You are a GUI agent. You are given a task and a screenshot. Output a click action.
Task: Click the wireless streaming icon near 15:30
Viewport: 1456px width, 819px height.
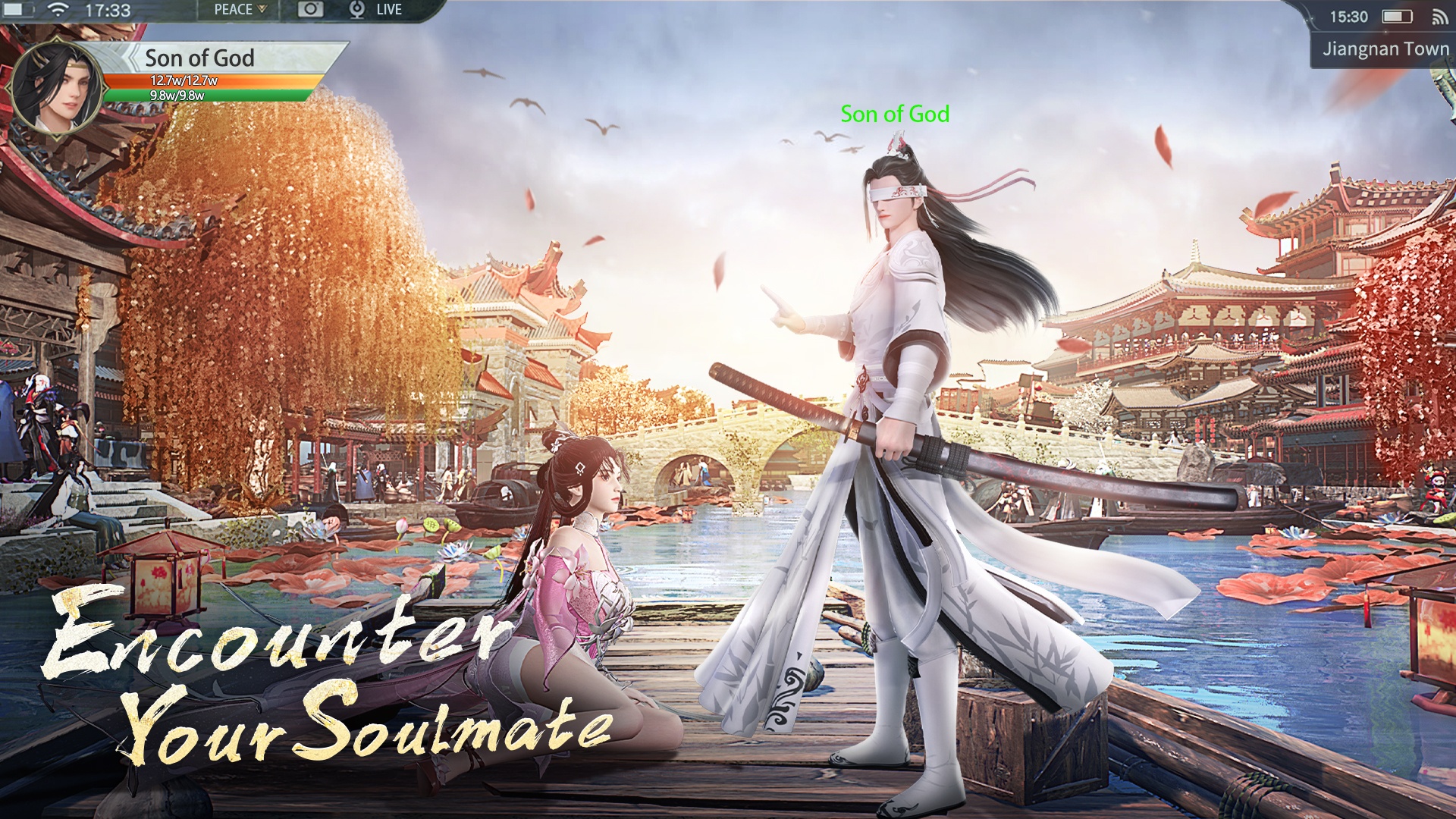1440,16
